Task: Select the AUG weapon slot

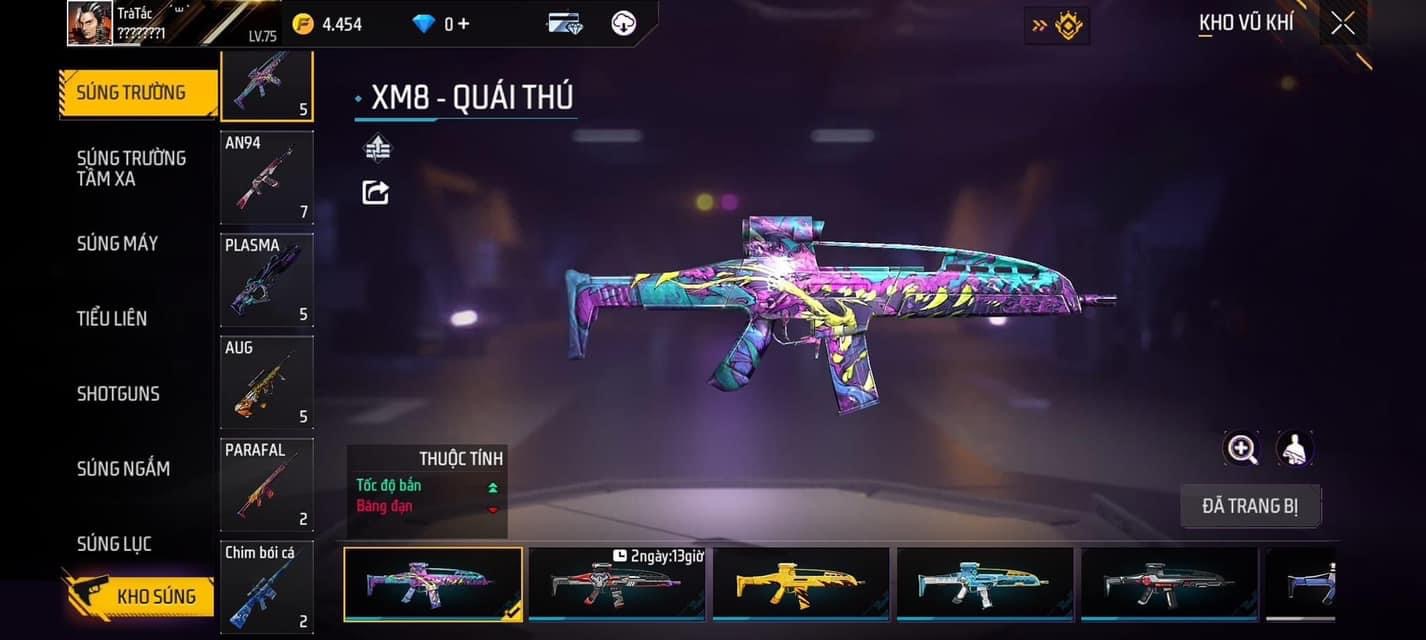Action: point(266,383)
